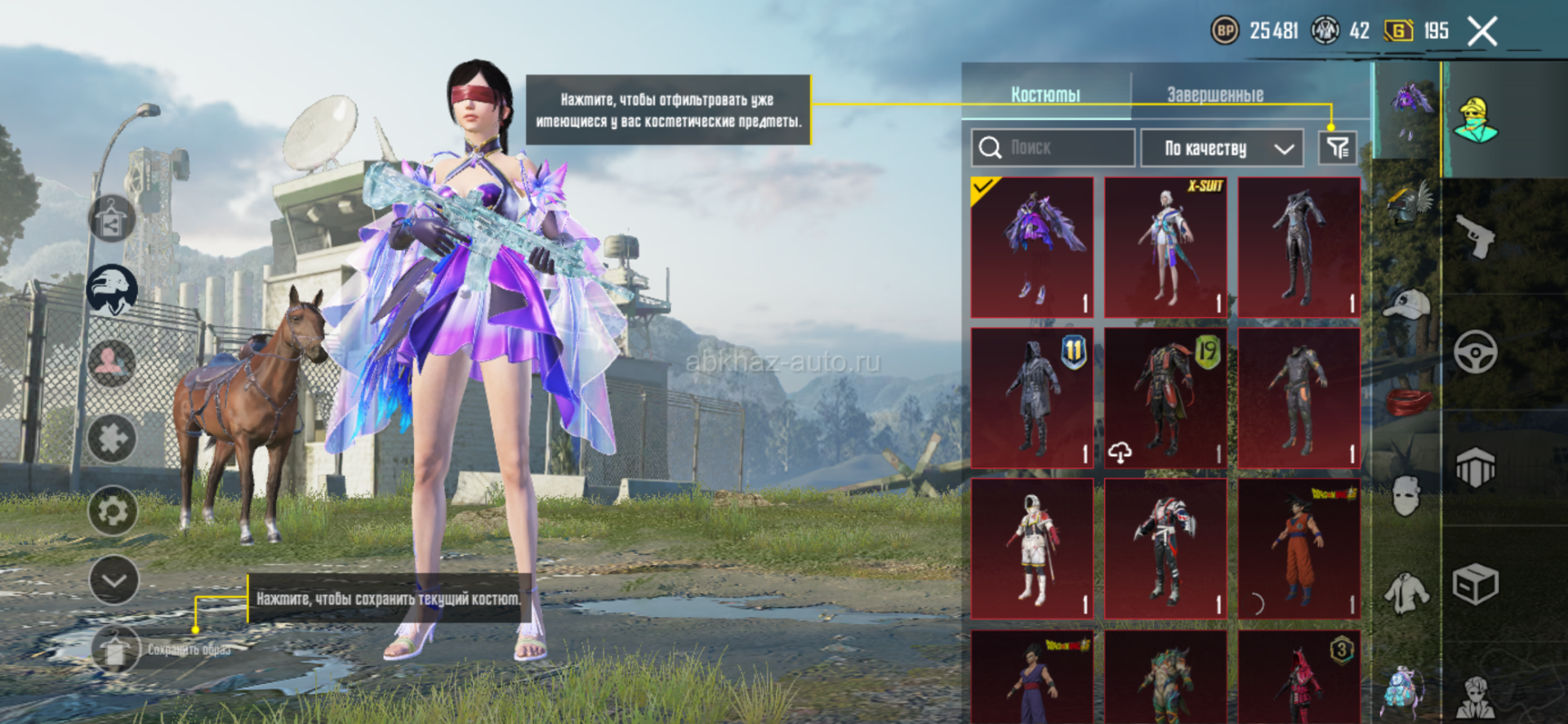Close the inventory screen with the X

[x=1482, y=32]
